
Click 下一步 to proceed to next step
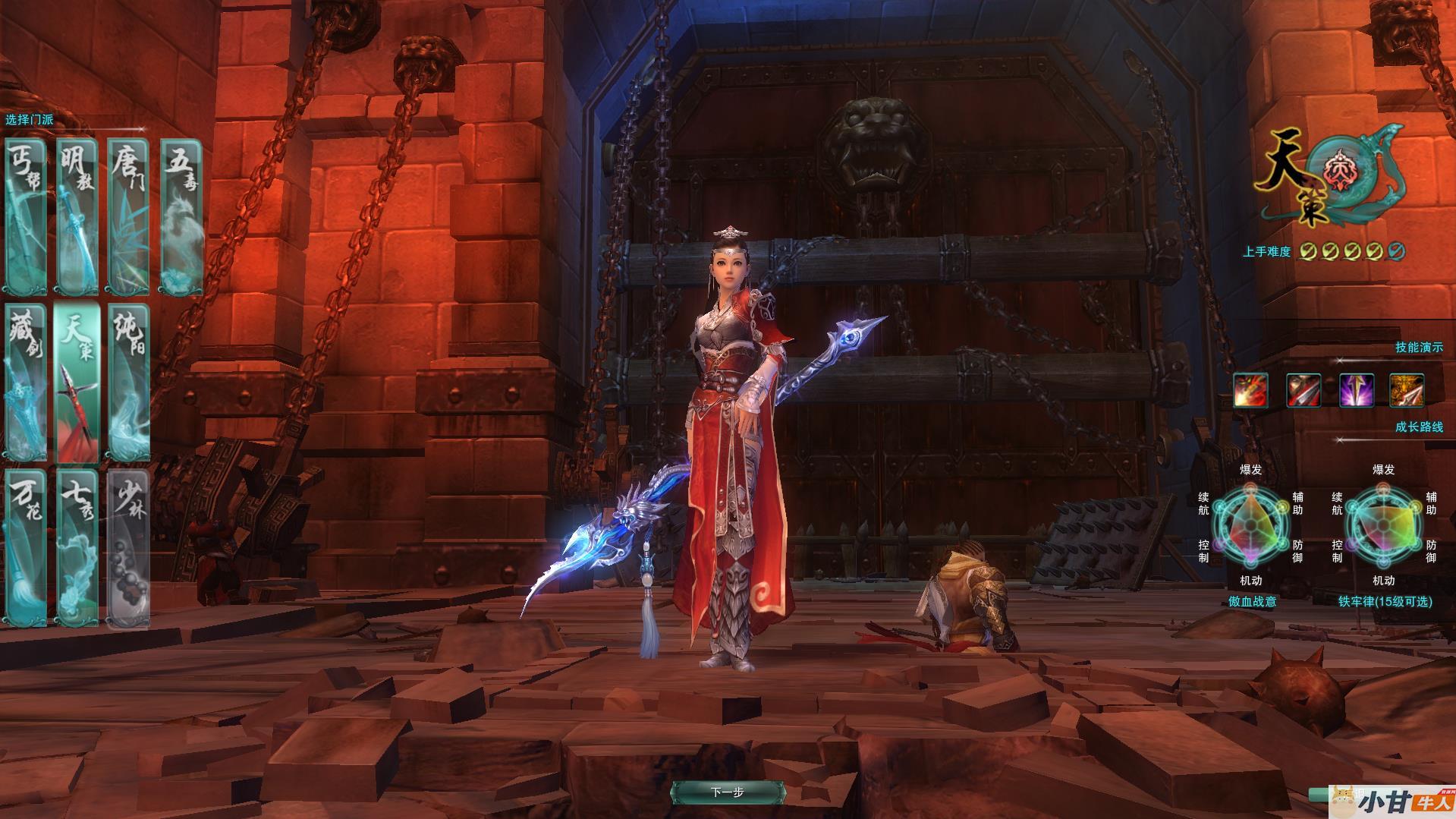(x=727, y=792)
